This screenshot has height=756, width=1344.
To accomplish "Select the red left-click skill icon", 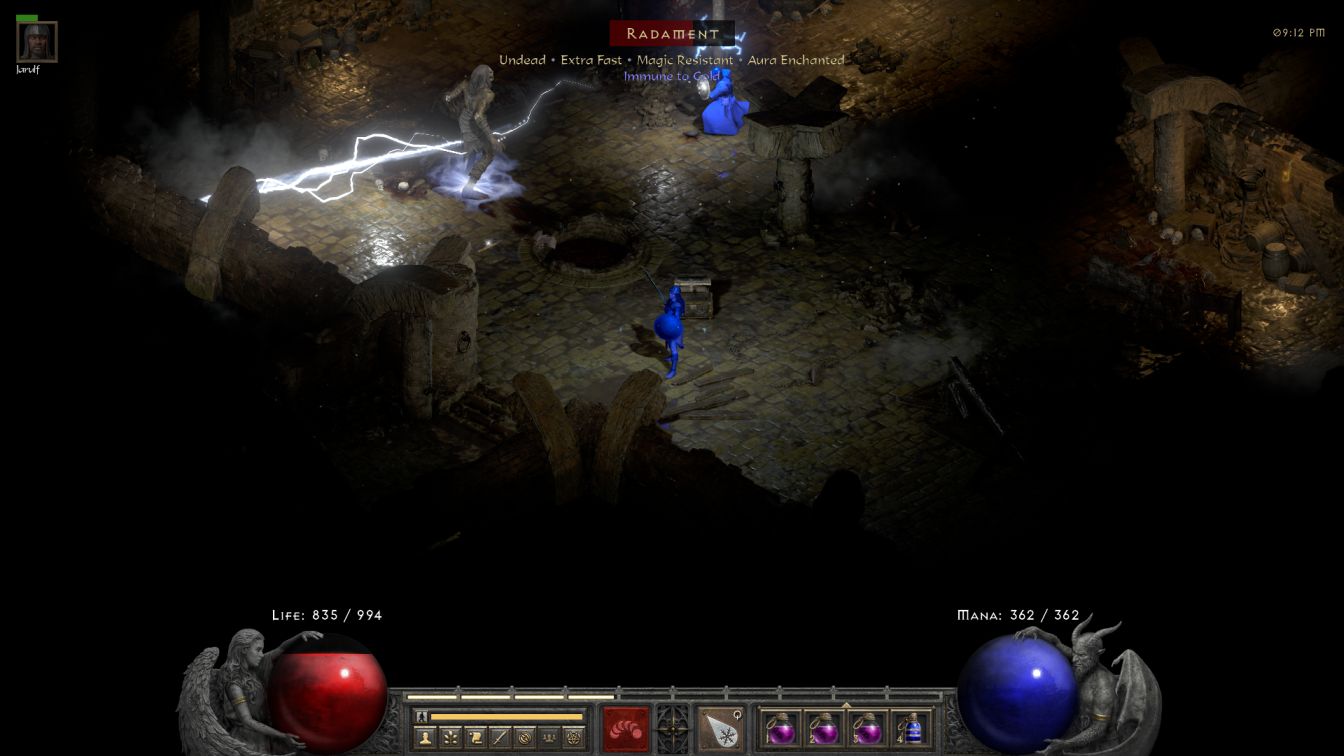I will 625,728.
